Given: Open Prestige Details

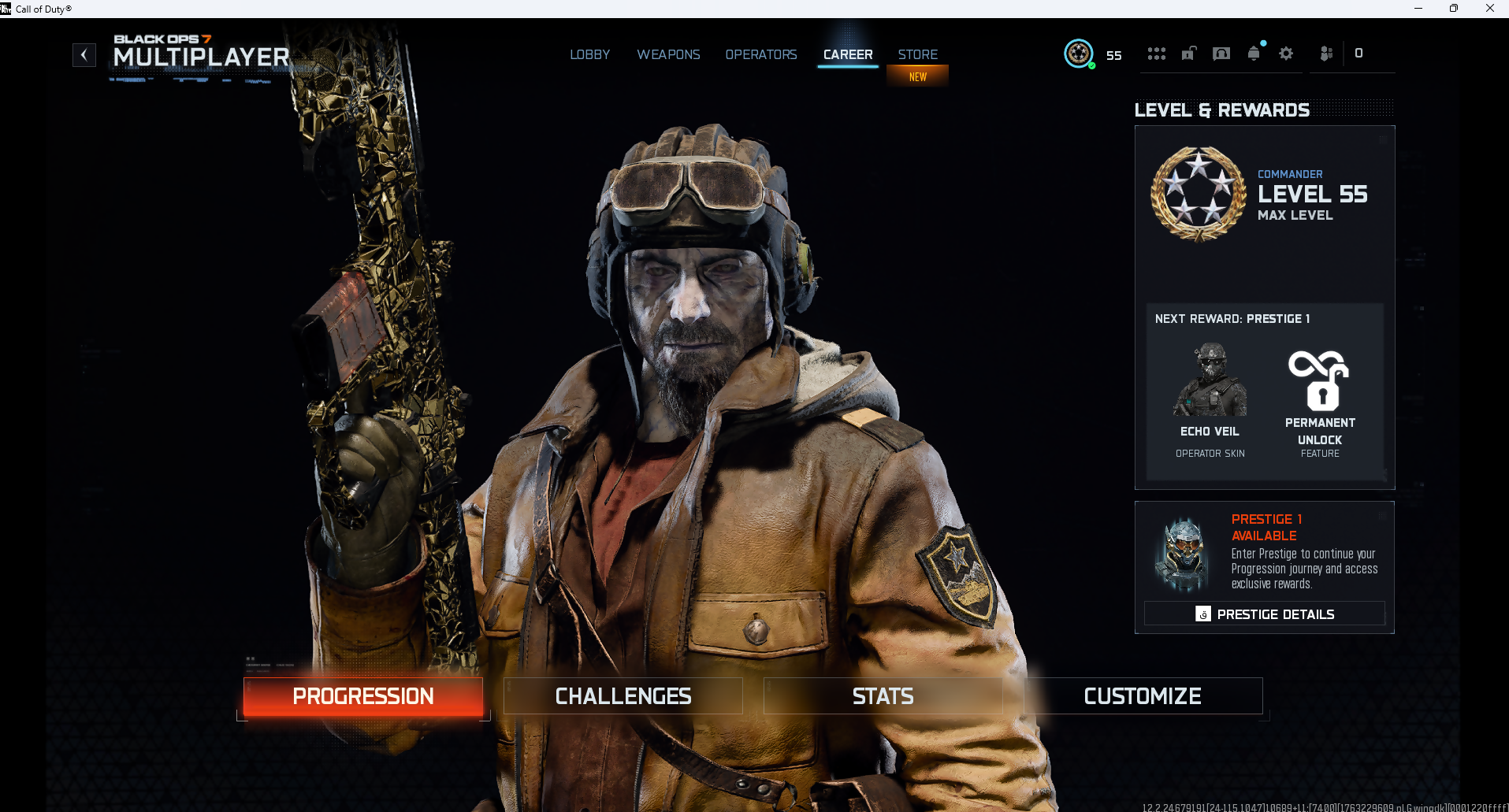Looking at the screenshot, I should [1265, 614].
